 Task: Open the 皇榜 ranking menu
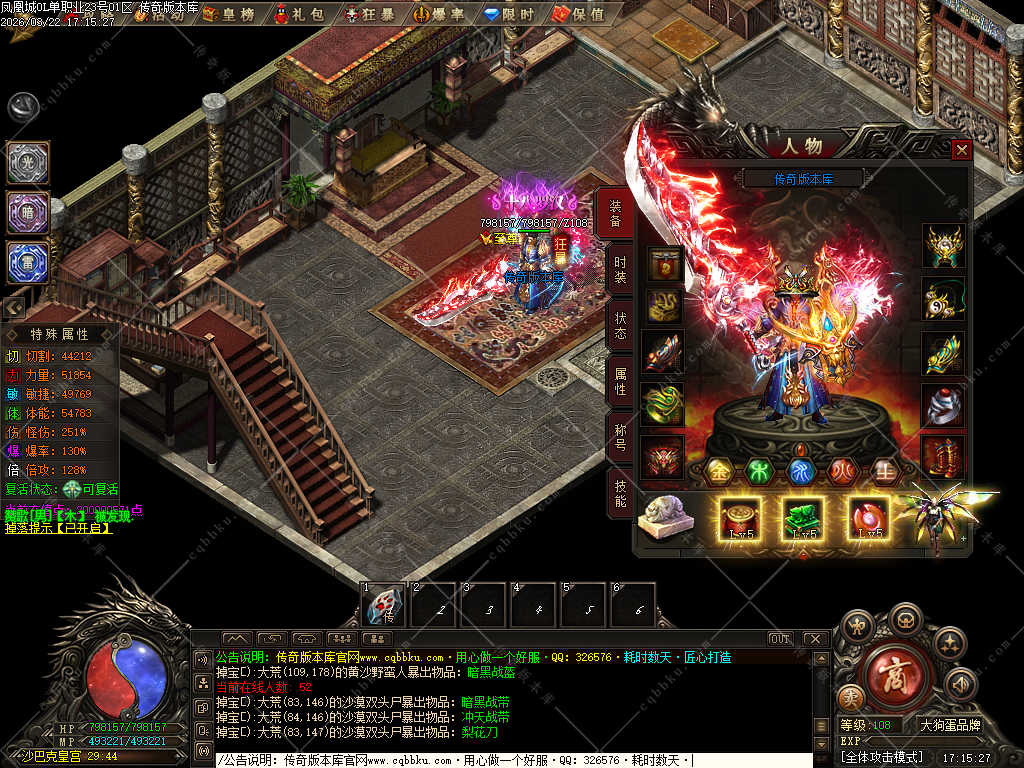click(x=227, y=13)
